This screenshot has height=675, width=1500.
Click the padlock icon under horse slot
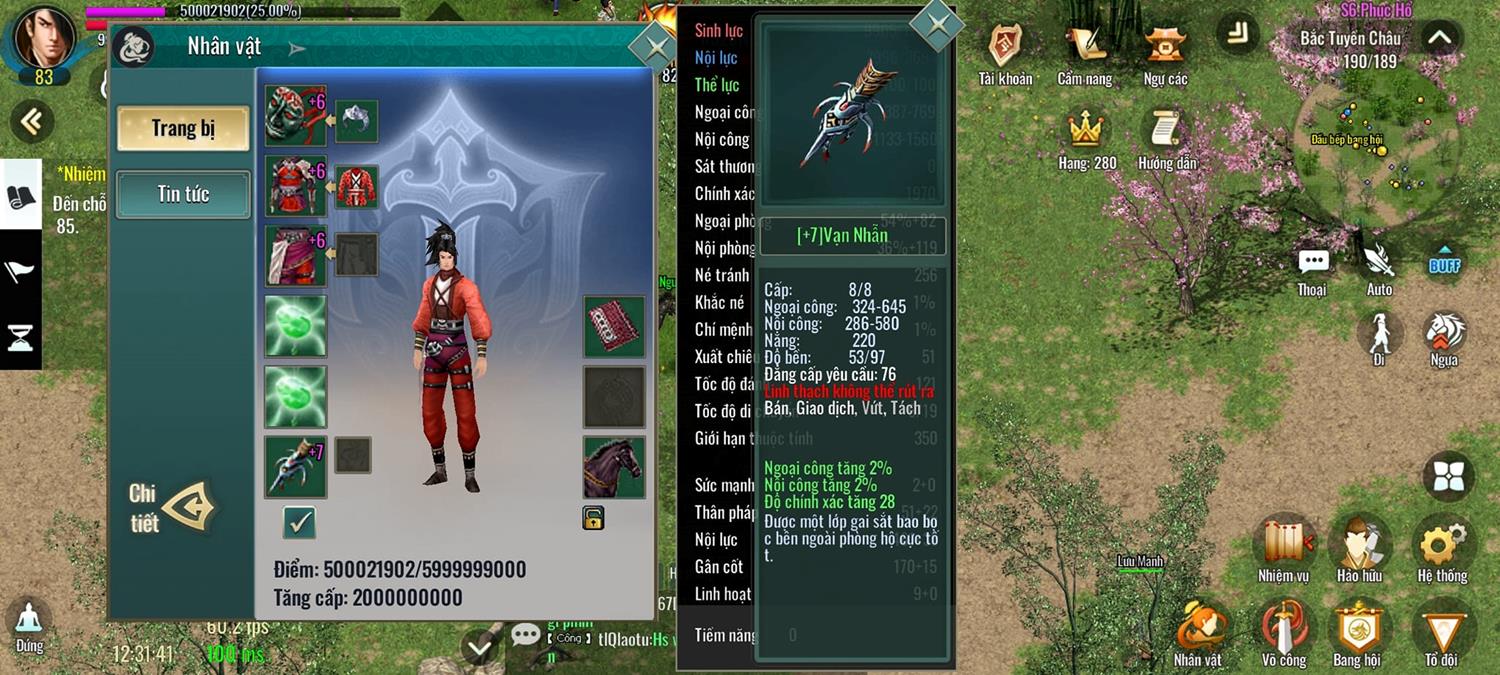point(593,518)
